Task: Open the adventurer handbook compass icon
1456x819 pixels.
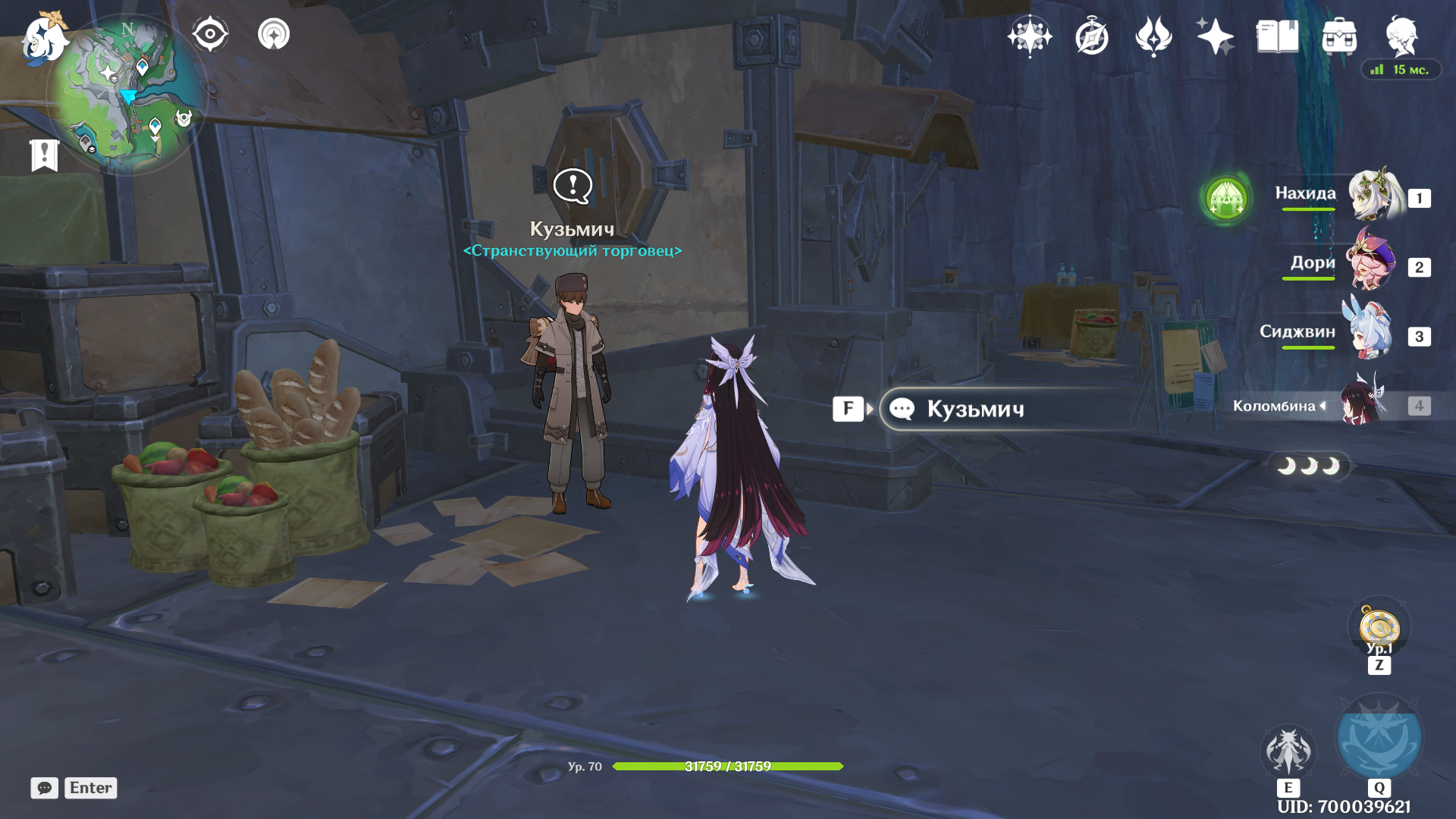Action: (x=1092, y=36)
